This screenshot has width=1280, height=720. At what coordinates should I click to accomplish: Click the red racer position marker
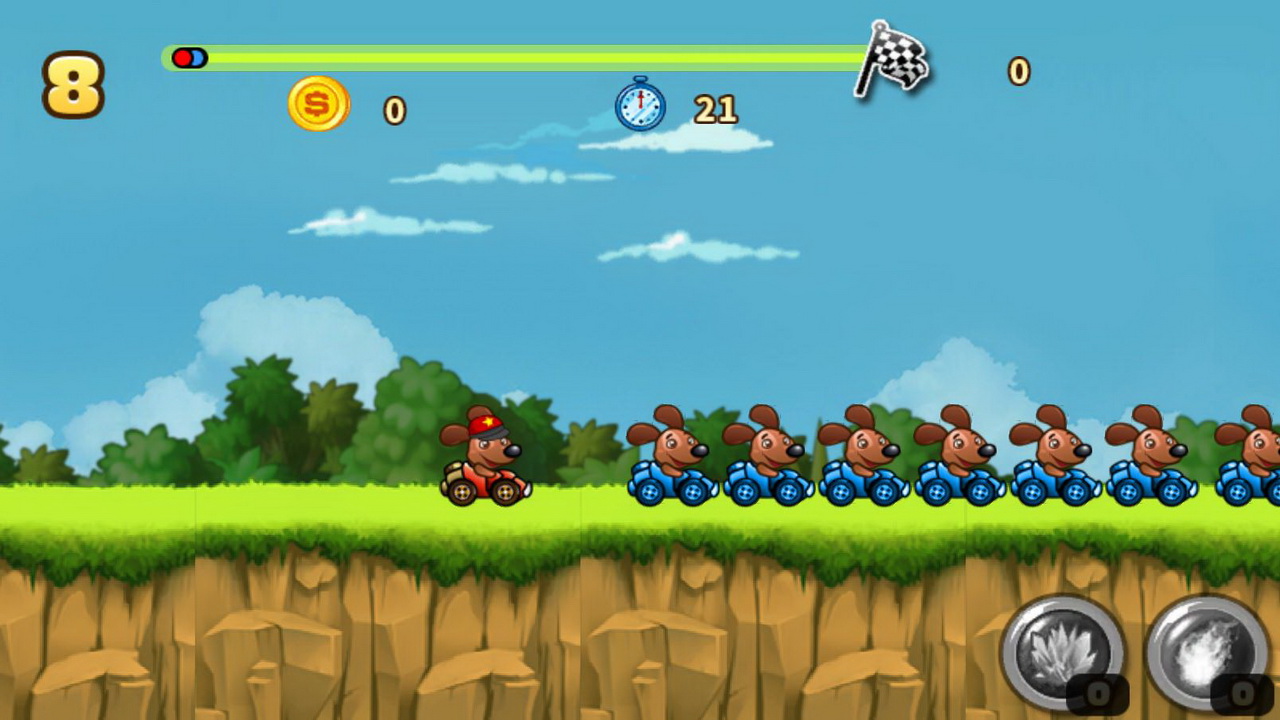[x=184, y=58]
